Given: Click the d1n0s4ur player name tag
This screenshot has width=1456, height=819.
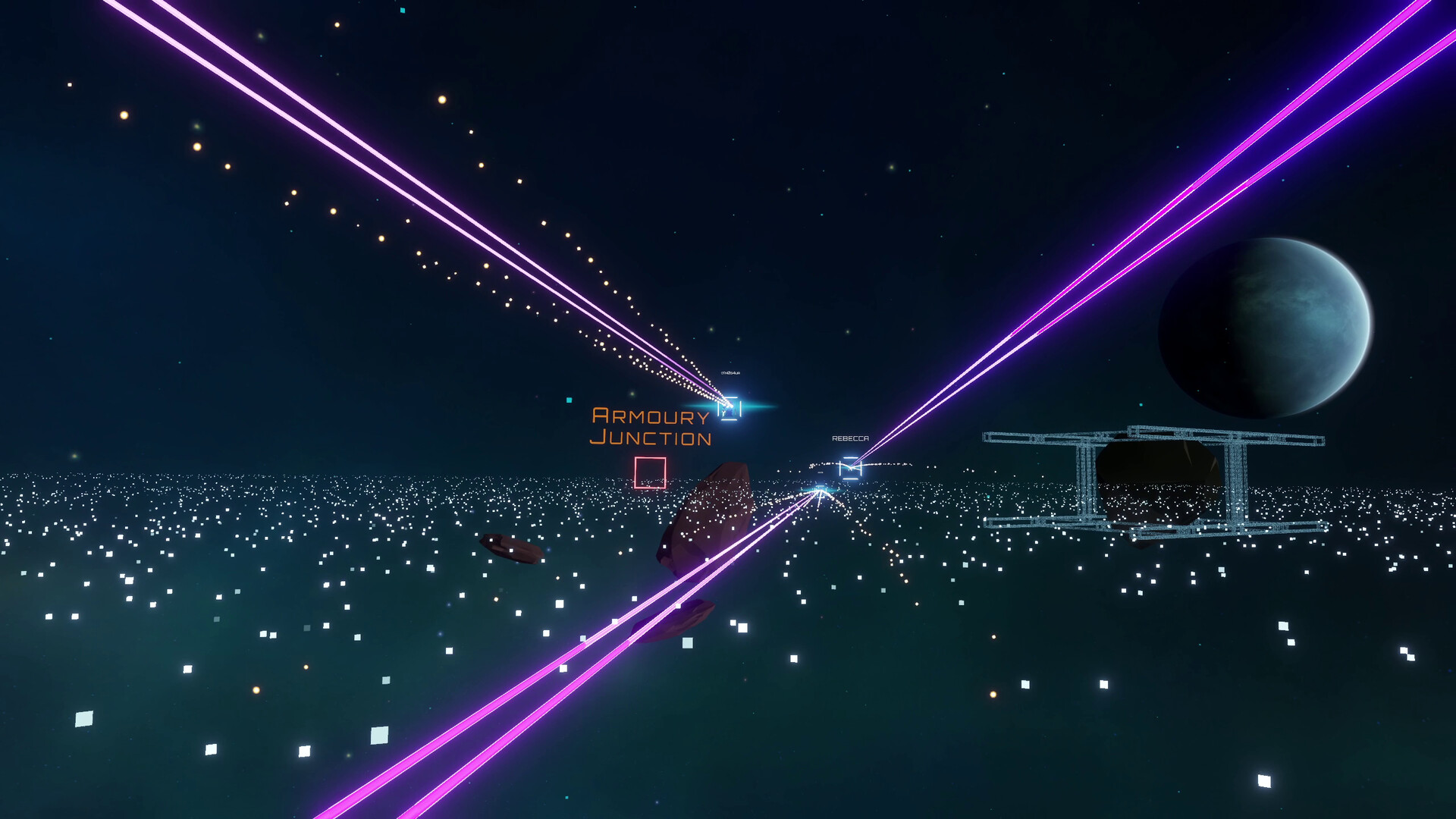Looking at the screenshot, I should coord(730,372).
